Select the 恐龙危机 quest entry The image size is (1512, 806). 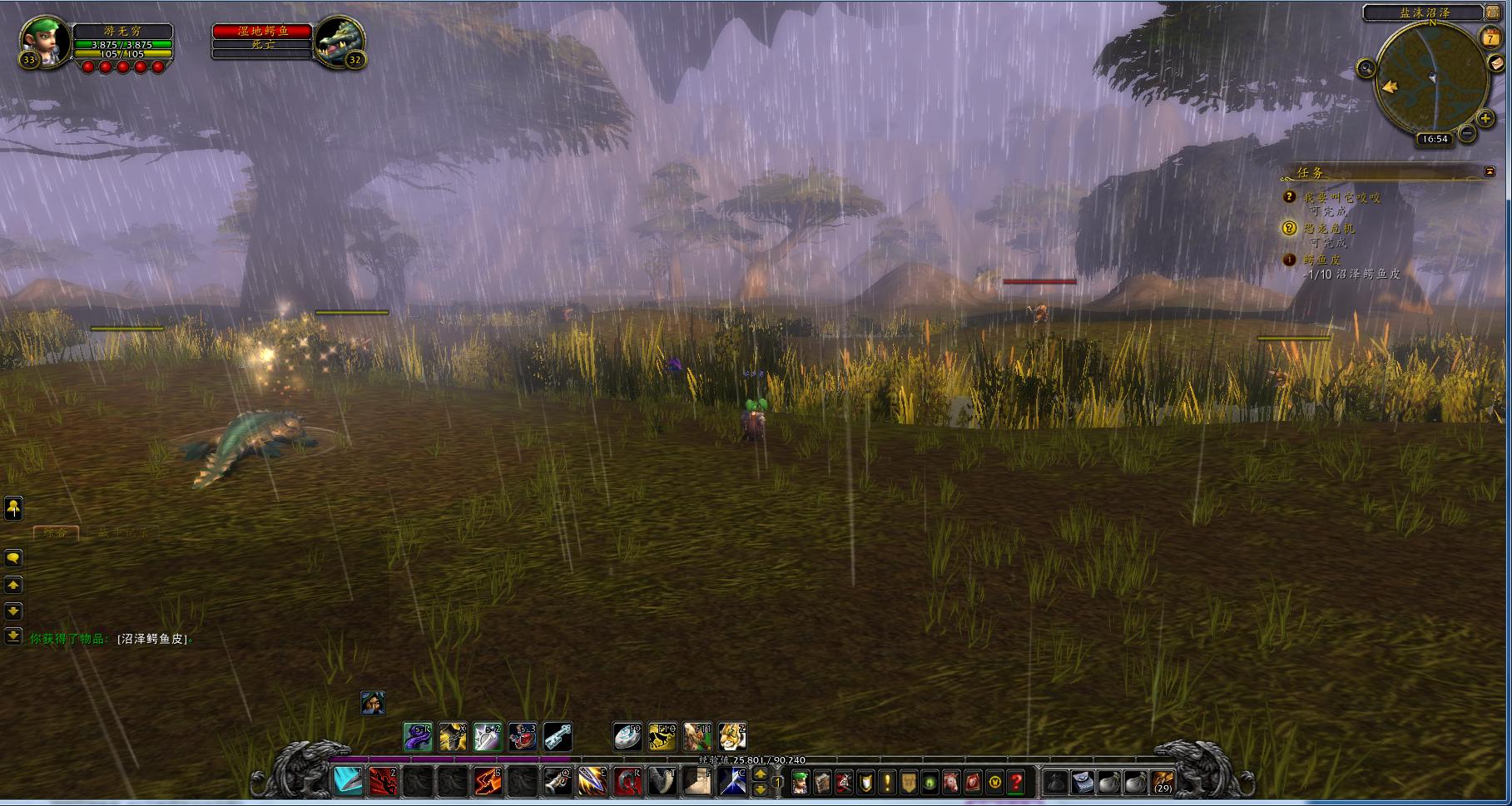point(1329,228)
